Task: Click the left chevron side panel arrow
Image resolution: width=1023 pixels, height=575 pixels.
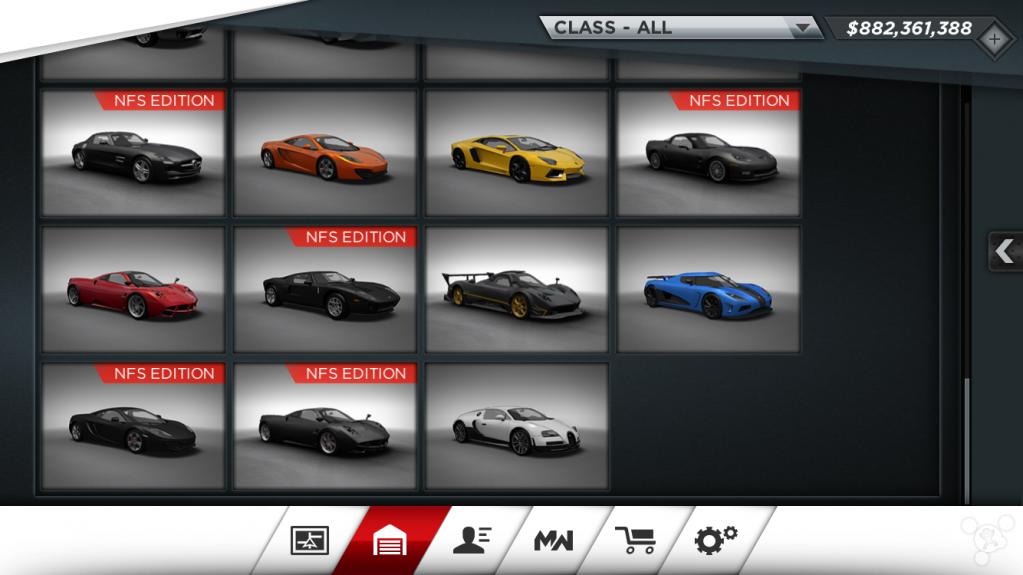Action: (x=1005, y=251)
